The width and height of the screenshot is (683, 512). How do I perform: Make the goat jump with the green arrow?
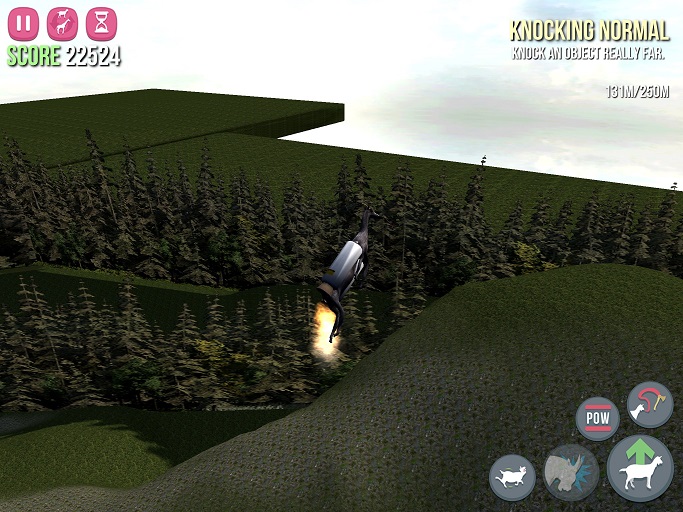click(640, 468)
